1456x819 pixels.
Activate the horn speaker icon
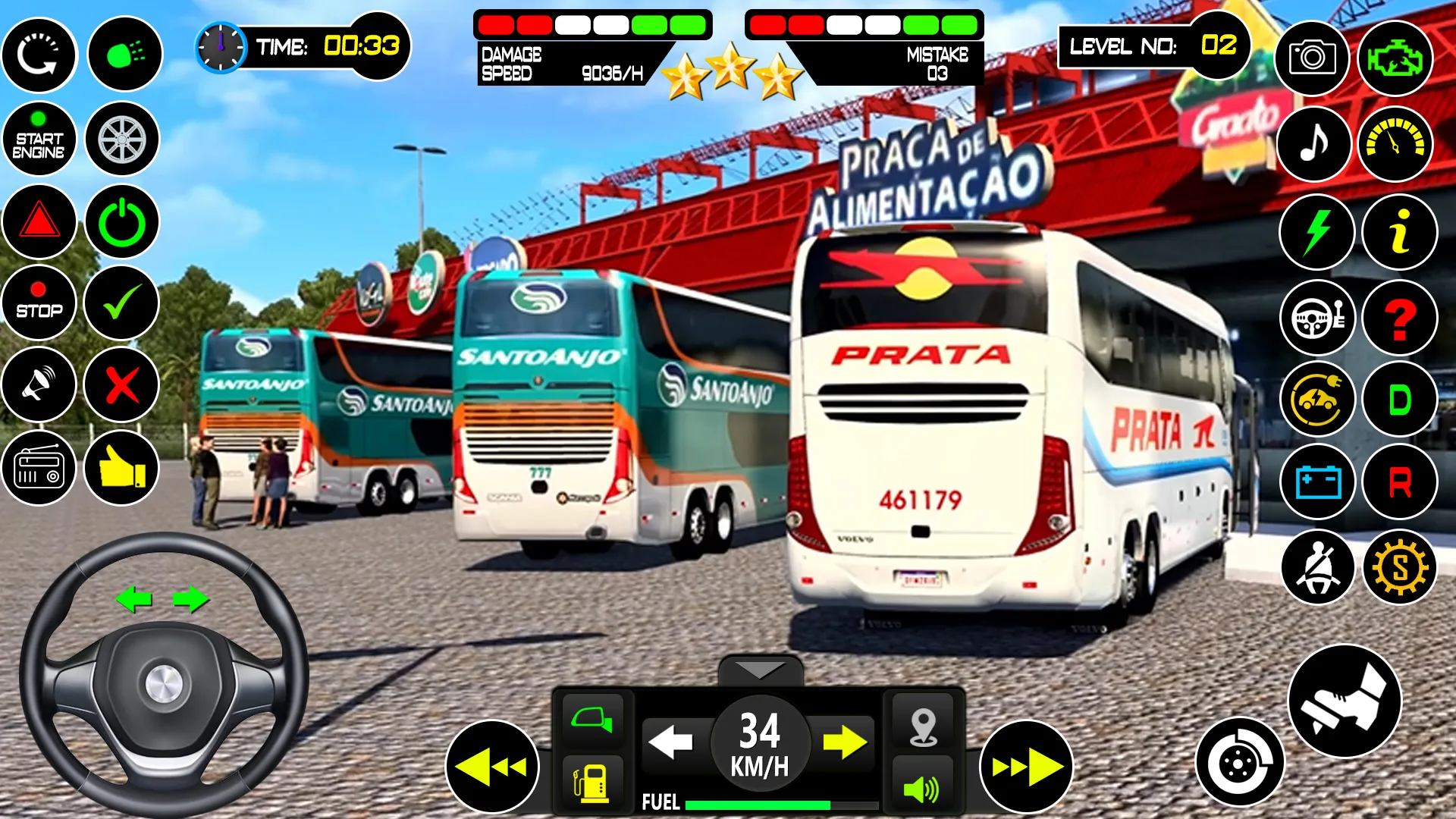(39, 385)
